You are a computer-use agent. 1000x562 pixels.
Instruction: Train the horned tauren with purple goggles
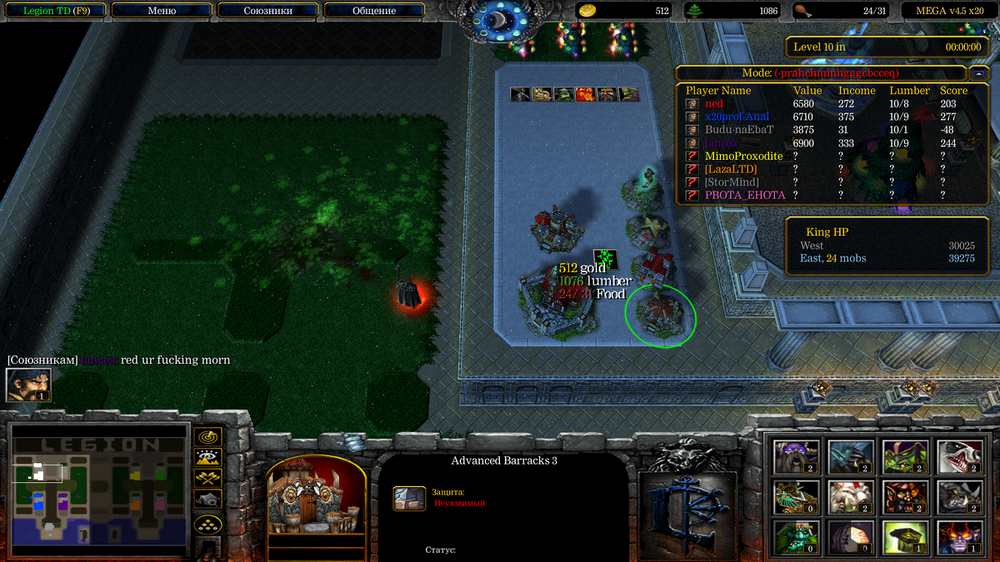(796, 456)
